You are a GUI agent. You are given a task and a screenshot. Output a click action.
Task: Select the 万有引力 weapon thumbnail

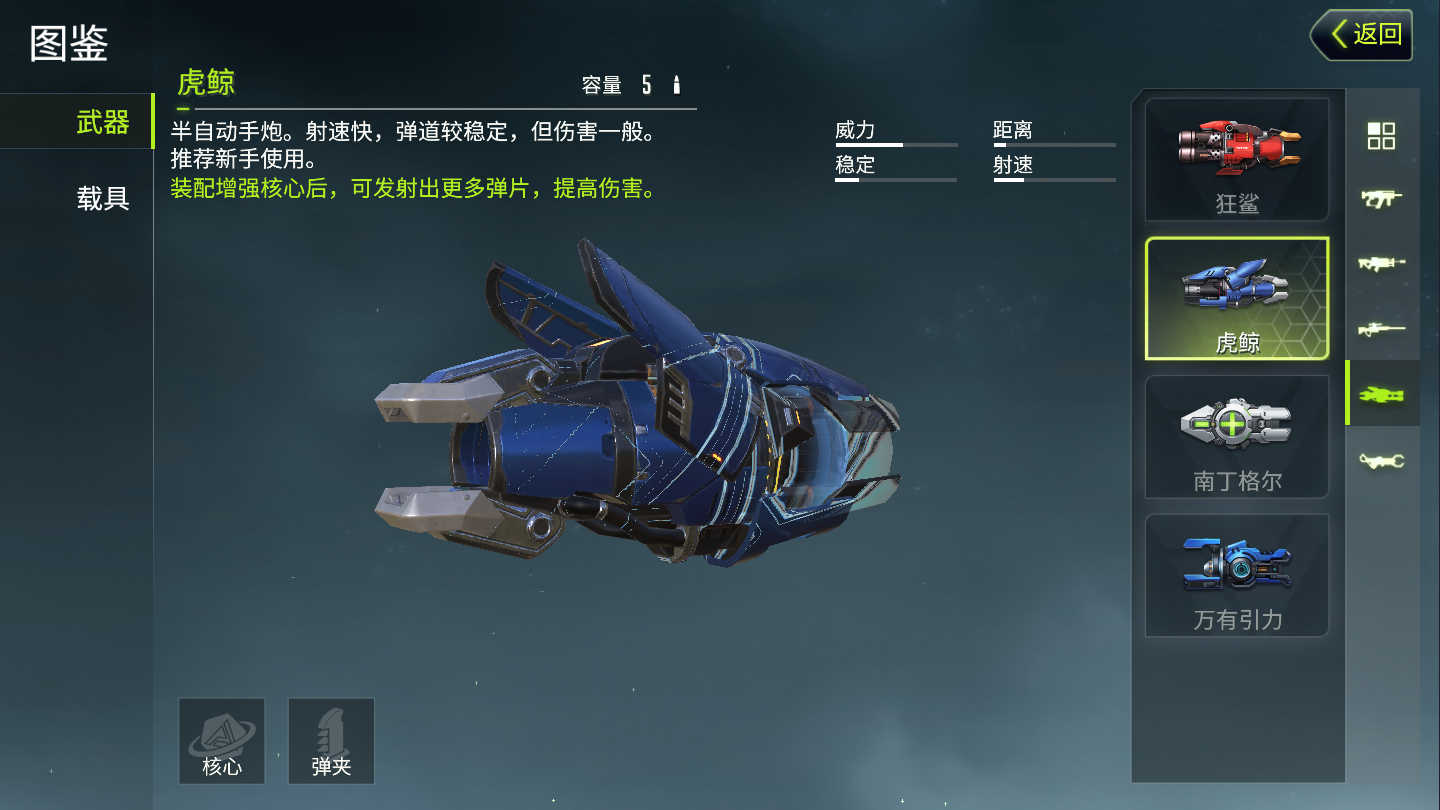pos(1237,574)
